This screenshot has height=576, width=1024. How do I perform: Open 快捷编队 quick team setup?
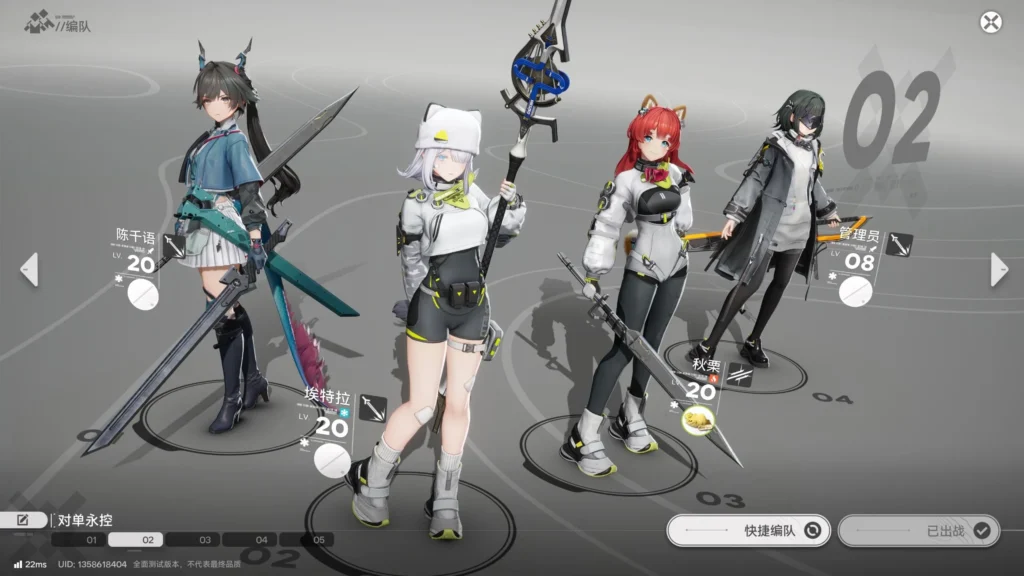(x=747, y=531)
